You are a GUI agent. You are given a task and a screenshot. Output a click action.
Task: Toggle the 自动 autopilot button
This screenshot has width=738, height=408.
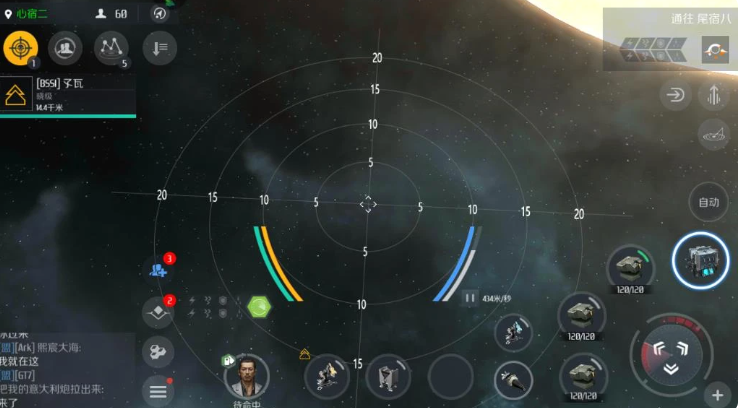tap(709, 203)
